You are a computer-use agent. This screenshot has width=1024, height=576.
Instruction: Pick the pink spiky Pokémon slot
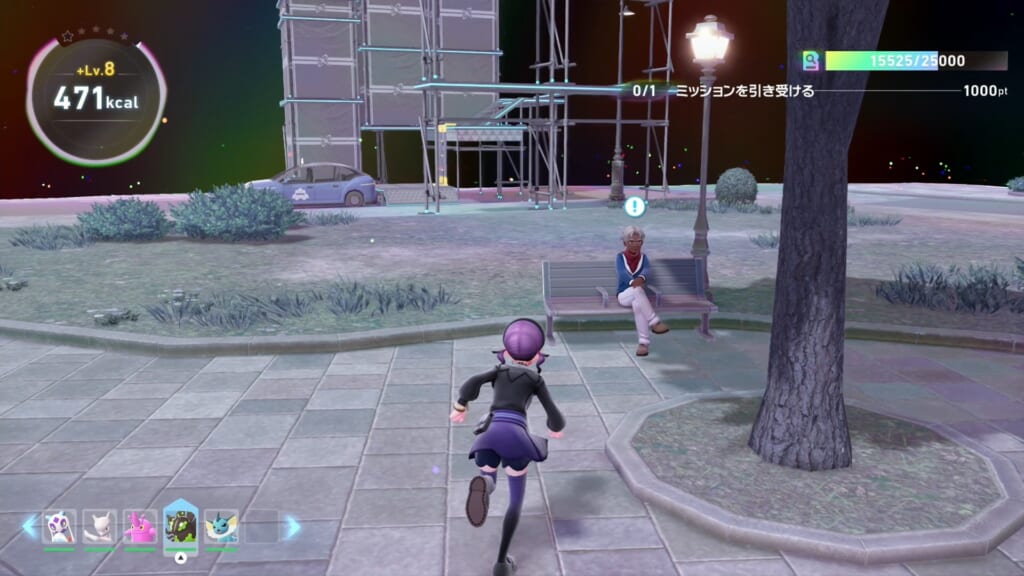click(140, 527)
